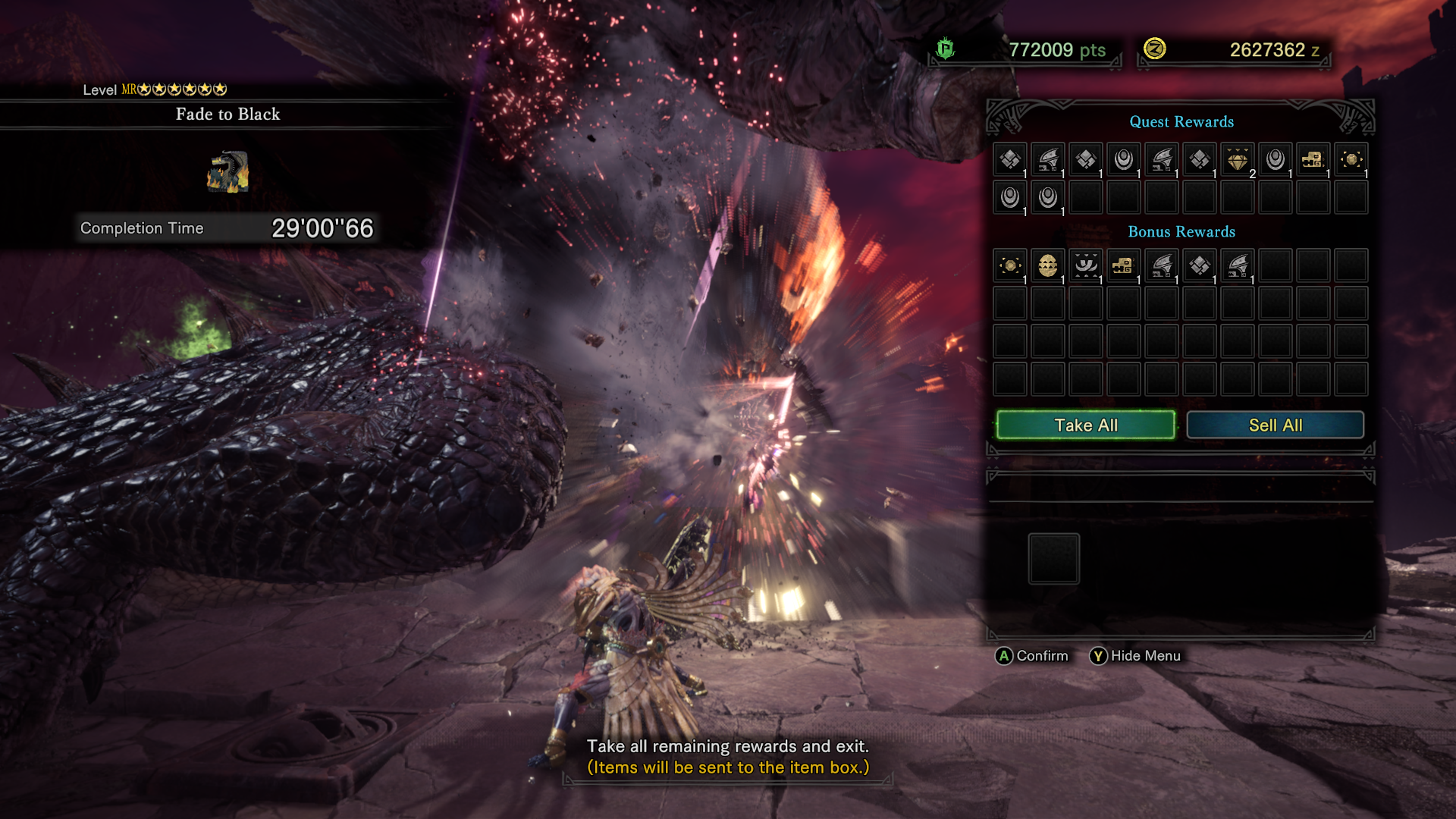Choose the Sell All button
Viewport: 1456px width, 819px height.
(x=1275, y=425)
